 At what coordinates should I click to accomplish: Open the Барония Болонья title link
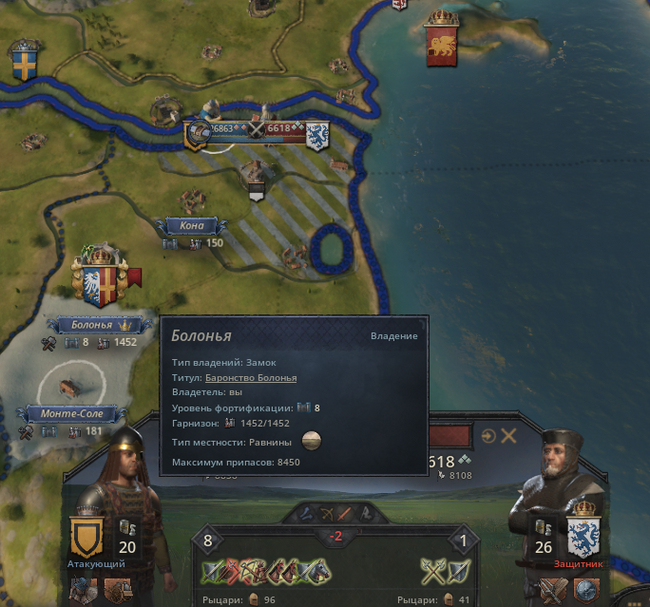250,377
